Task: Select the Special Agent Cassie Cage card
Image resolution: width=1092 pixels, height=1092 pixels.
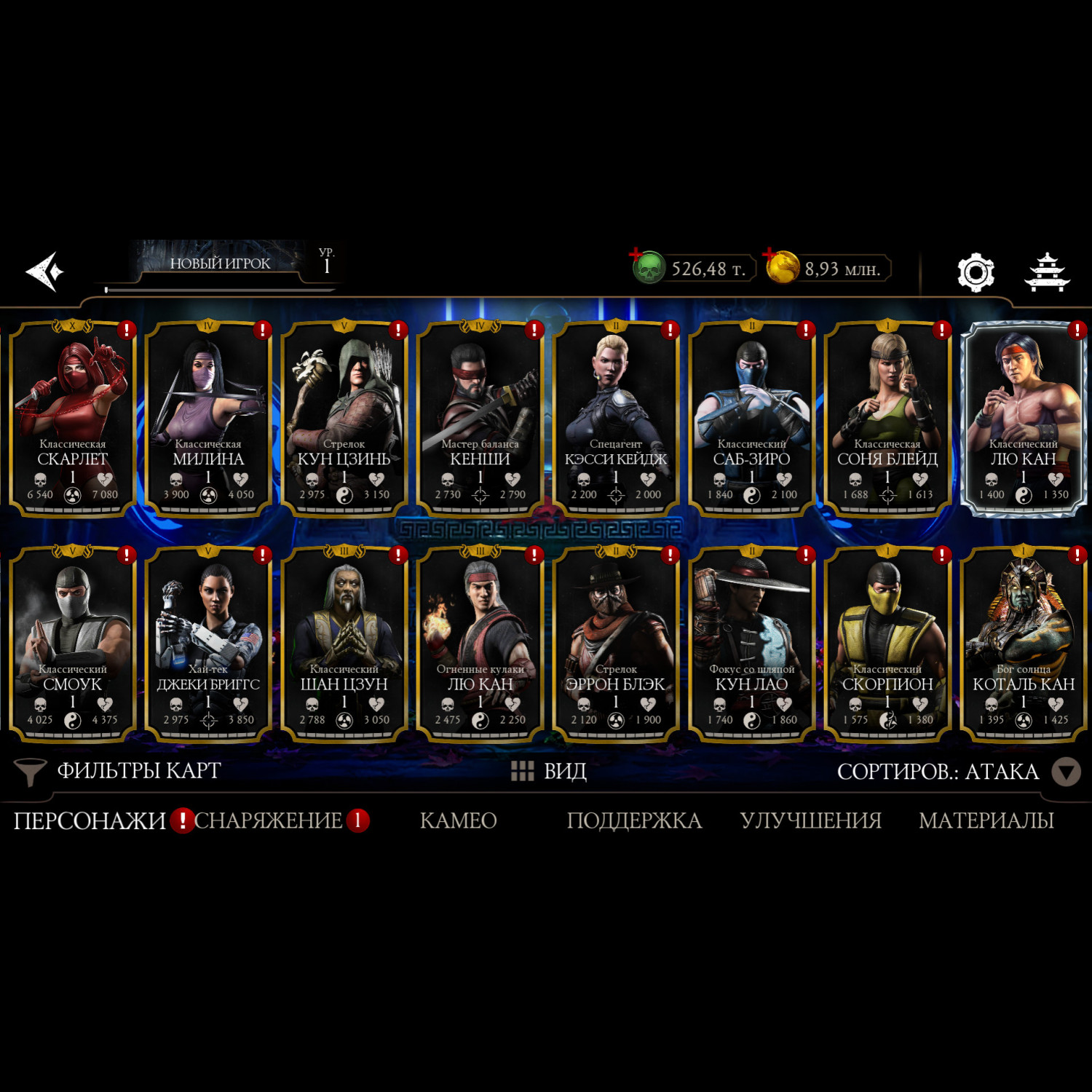Action: coord(616,417)
